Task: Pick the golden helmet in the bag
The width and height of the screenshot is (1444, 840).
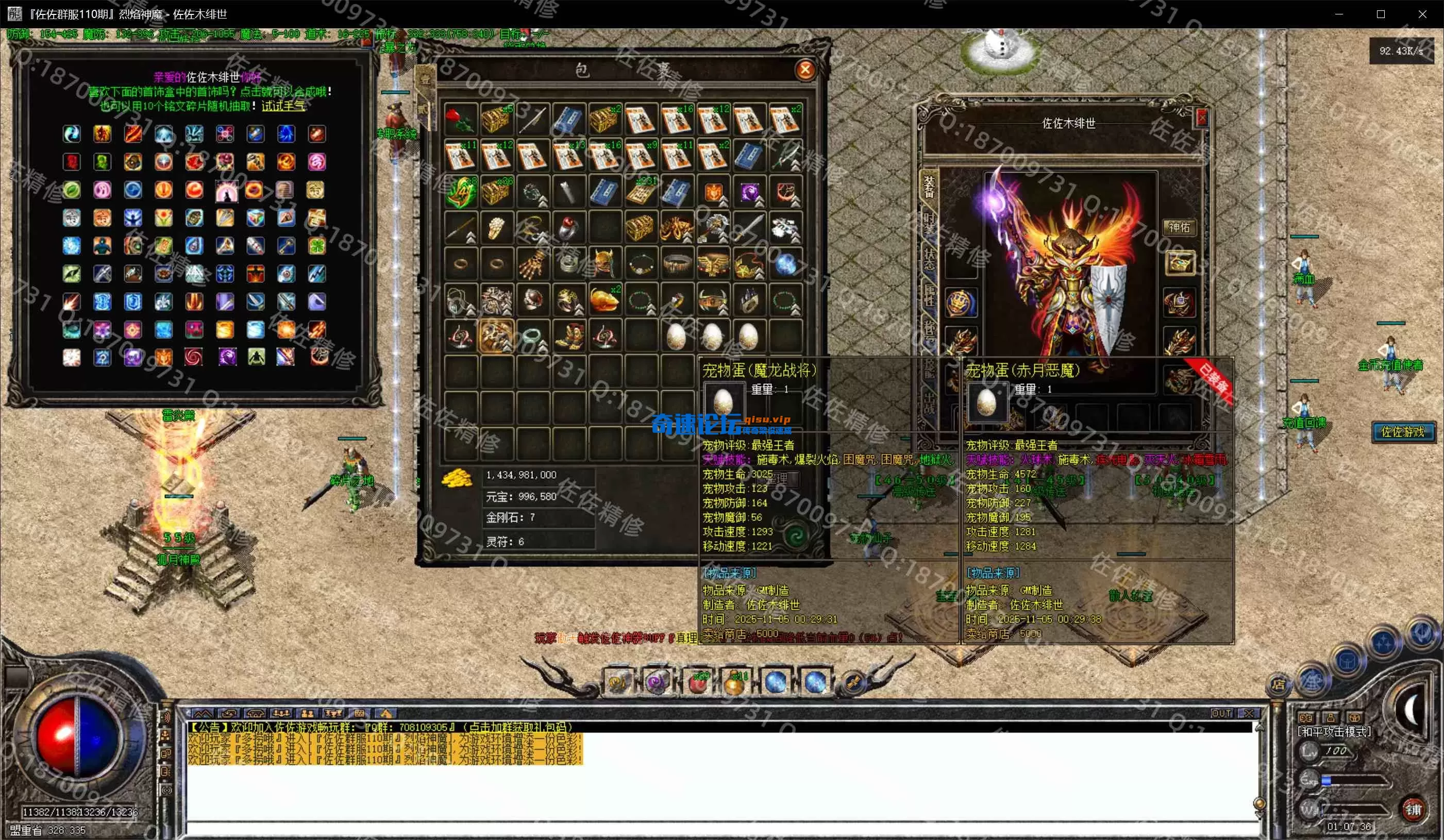Action: click(604, 264)
